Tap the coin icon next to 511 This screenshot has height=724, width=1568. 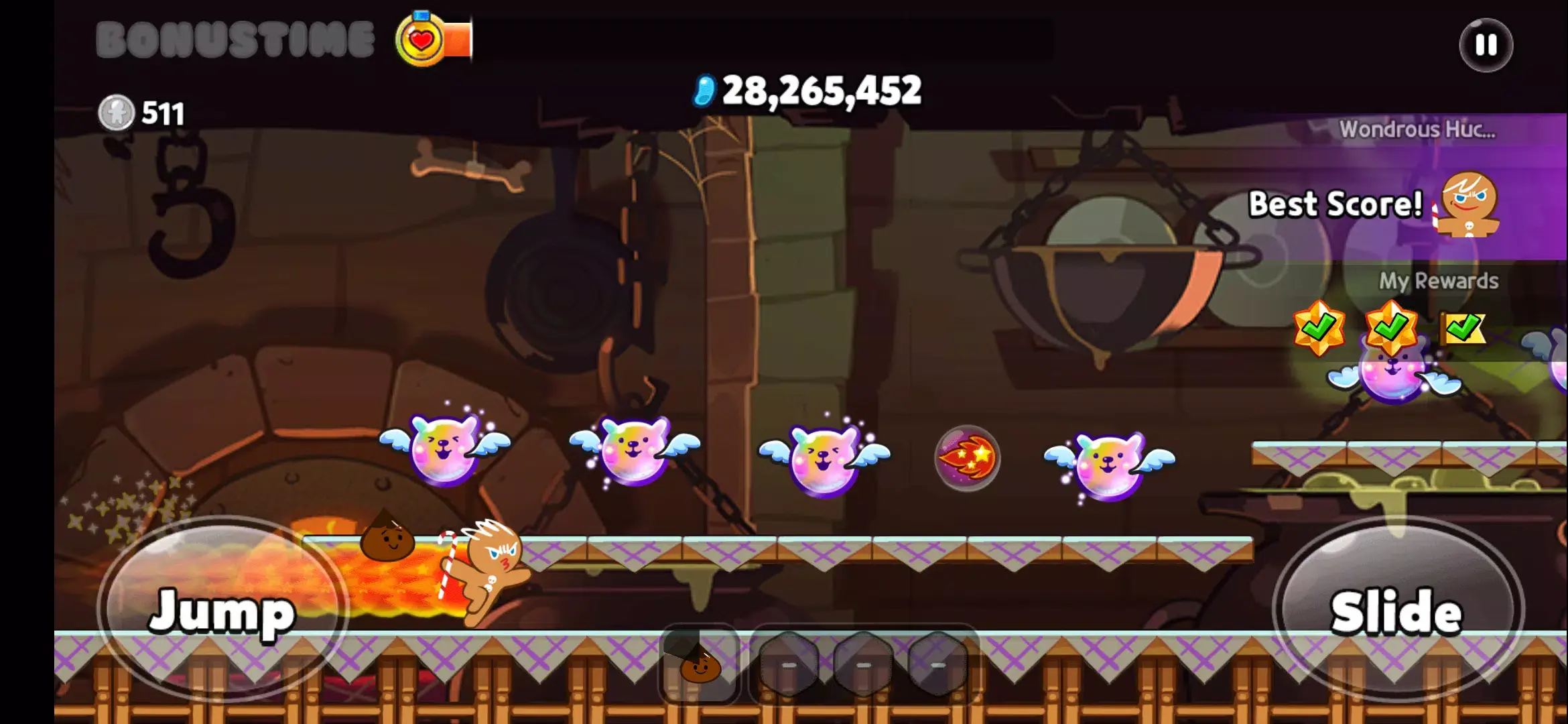(118, 113)
